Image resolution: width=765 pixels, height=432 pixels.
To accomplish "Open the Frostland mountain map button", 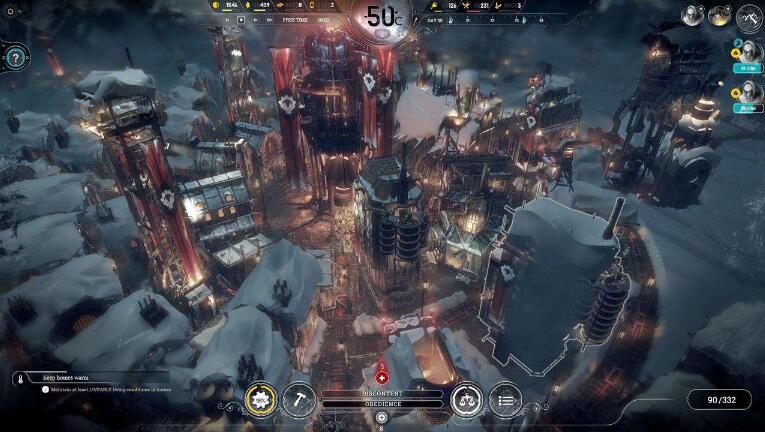I will click(749, 17).
